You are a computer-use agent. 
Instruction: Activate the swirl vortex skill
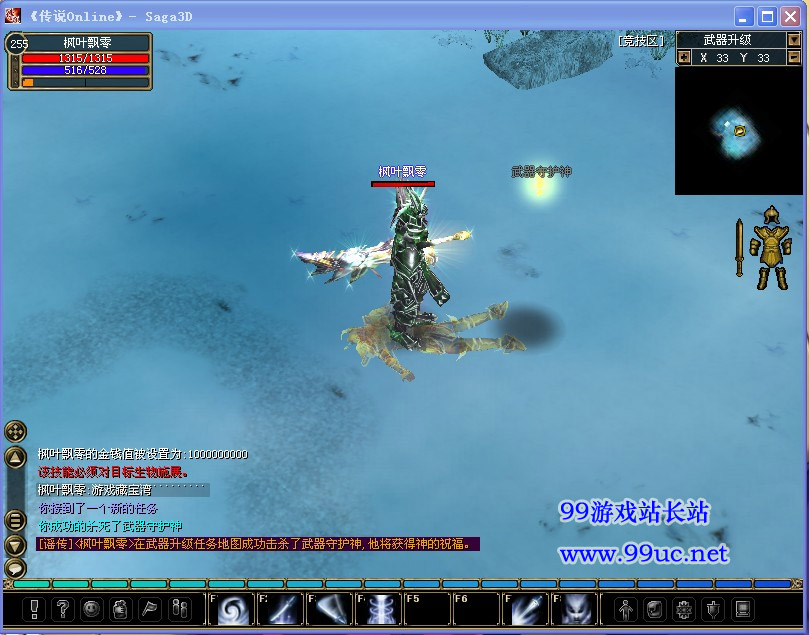pos(232,609)
